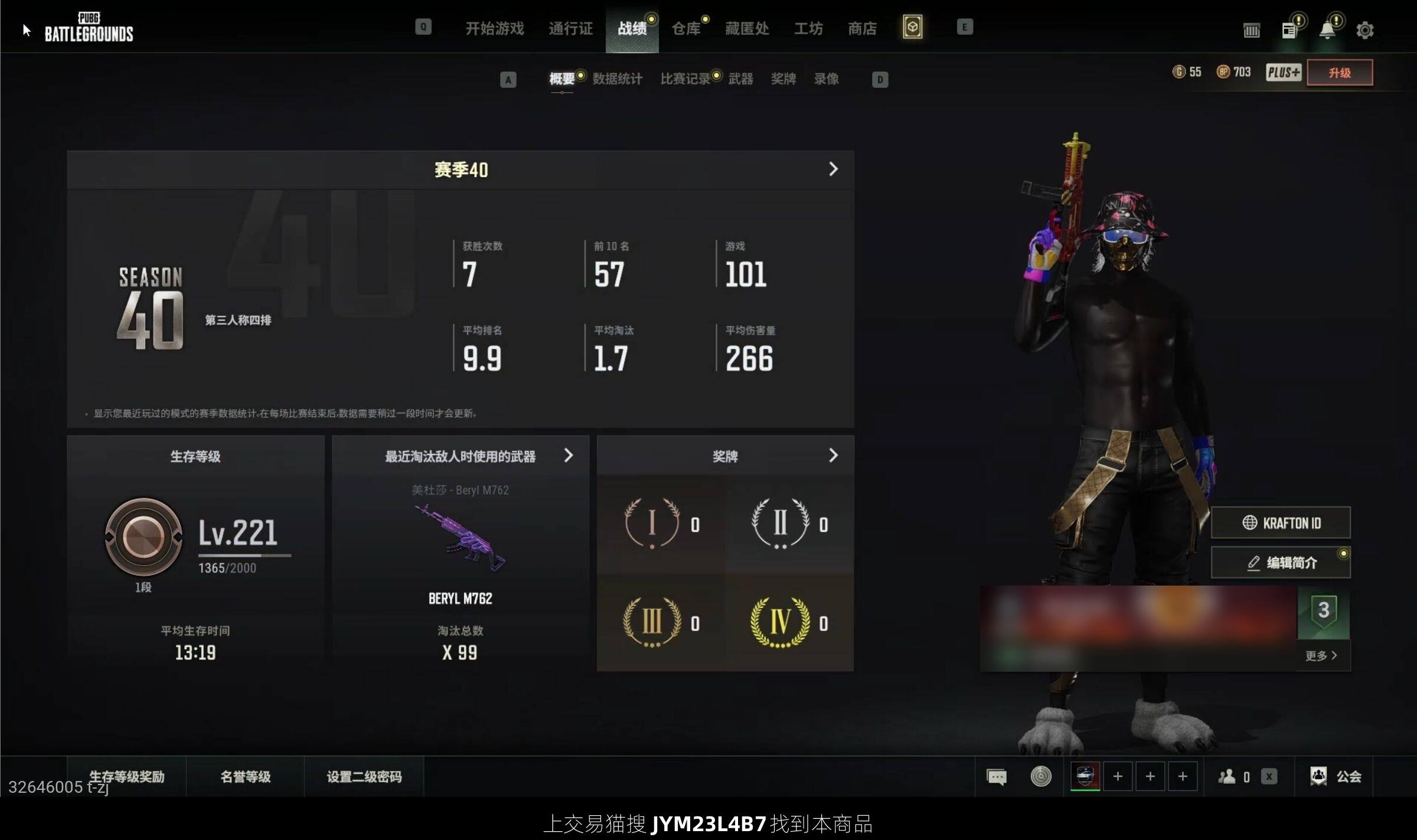
Task: Select the 数据统计 statistics sub-tab
Action: click(617, 79)
